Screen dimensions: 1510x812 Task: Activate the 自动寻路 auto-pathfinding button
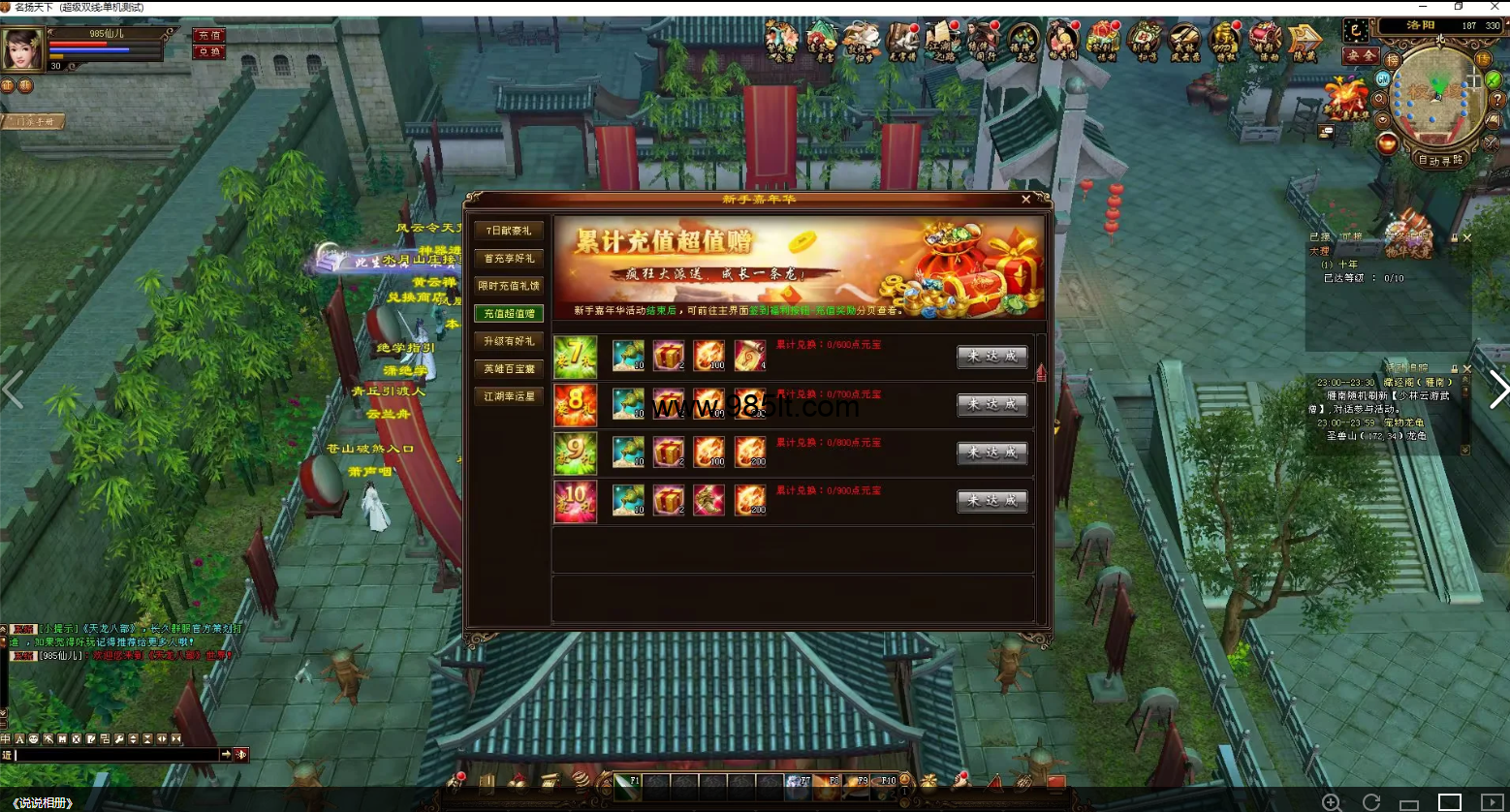point(1440,161)
